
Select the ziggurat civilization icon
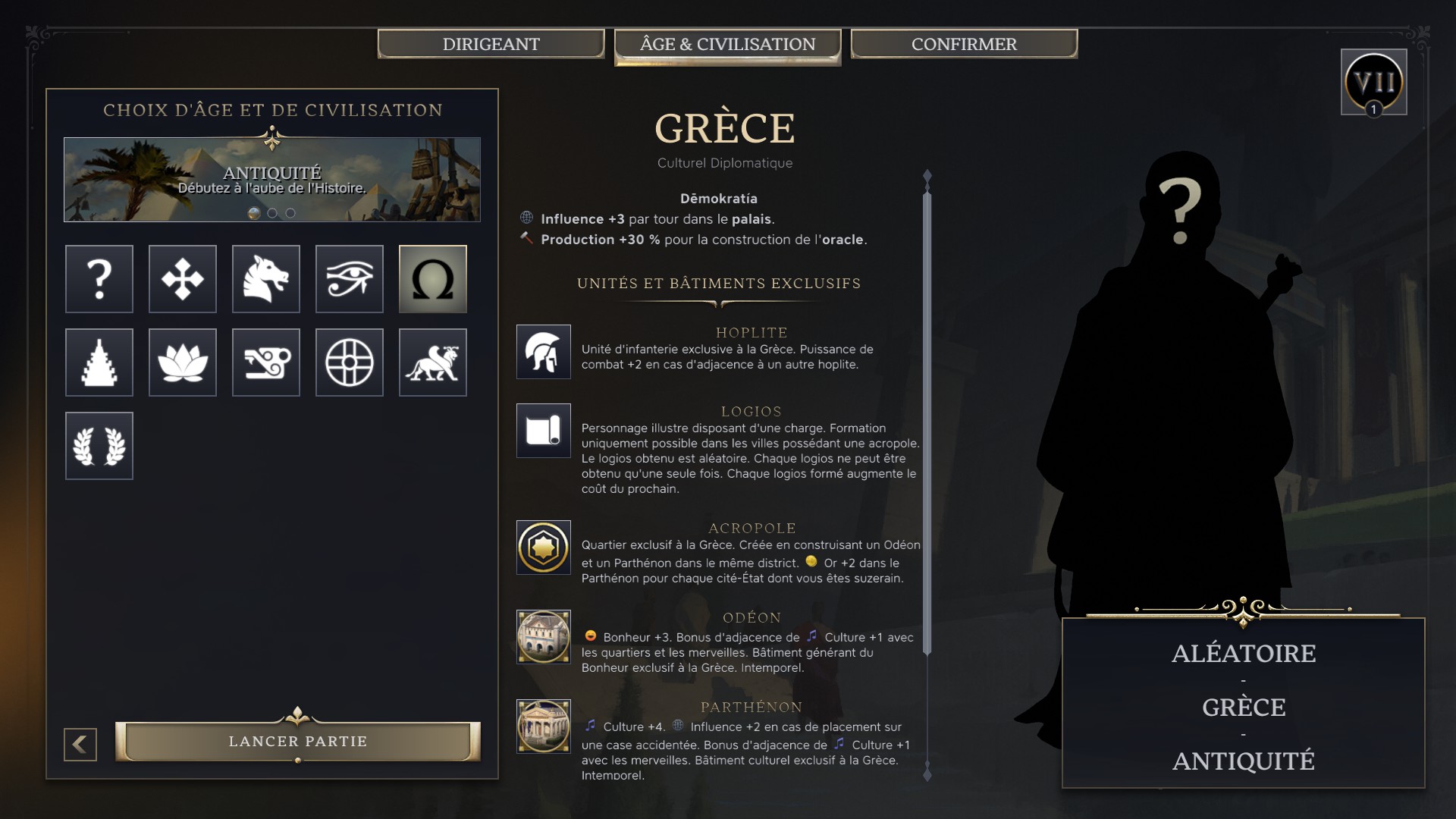click(x=99, y=362)
